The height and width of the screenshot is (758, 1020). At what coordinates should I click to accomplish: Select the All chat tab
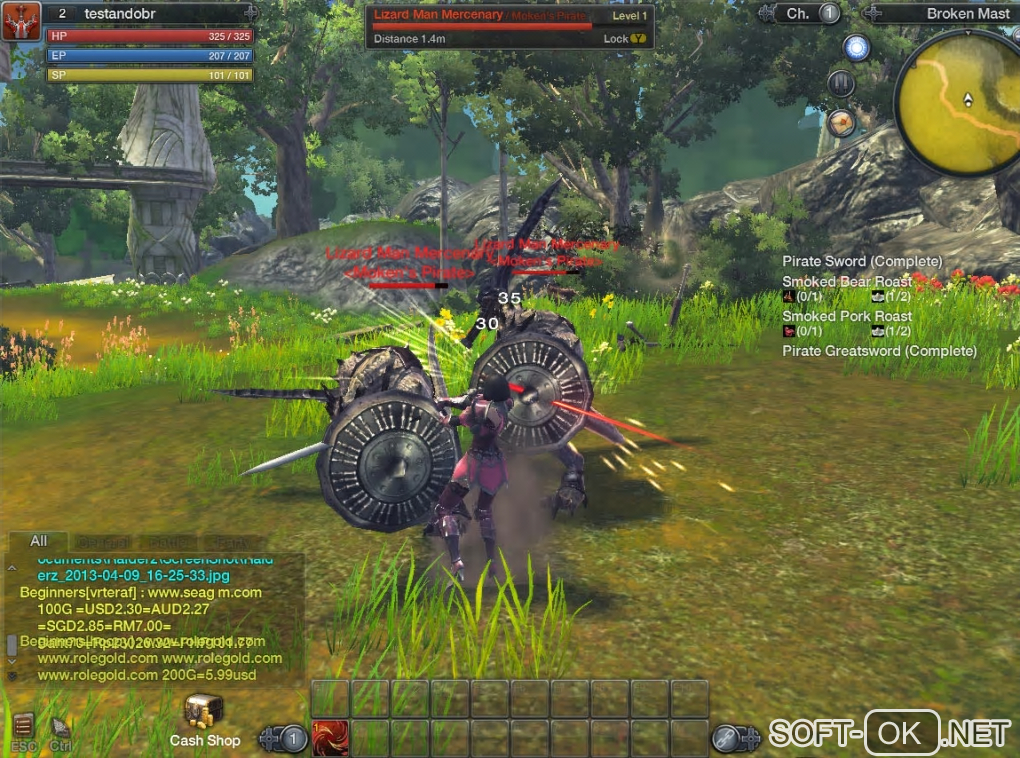[38, 541]
